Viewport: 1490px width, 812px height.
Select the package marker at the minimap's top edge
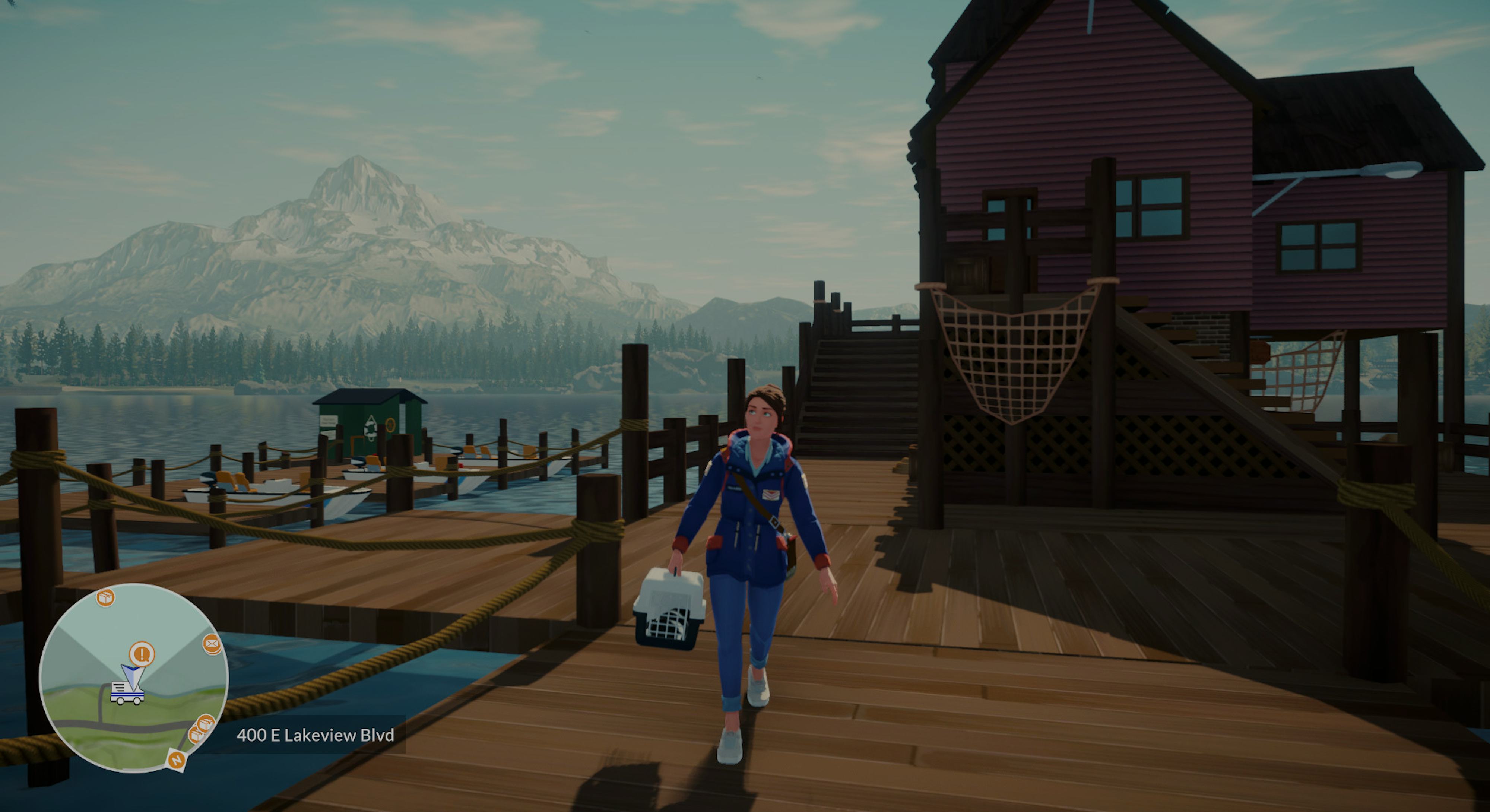[x=105, y=597]
